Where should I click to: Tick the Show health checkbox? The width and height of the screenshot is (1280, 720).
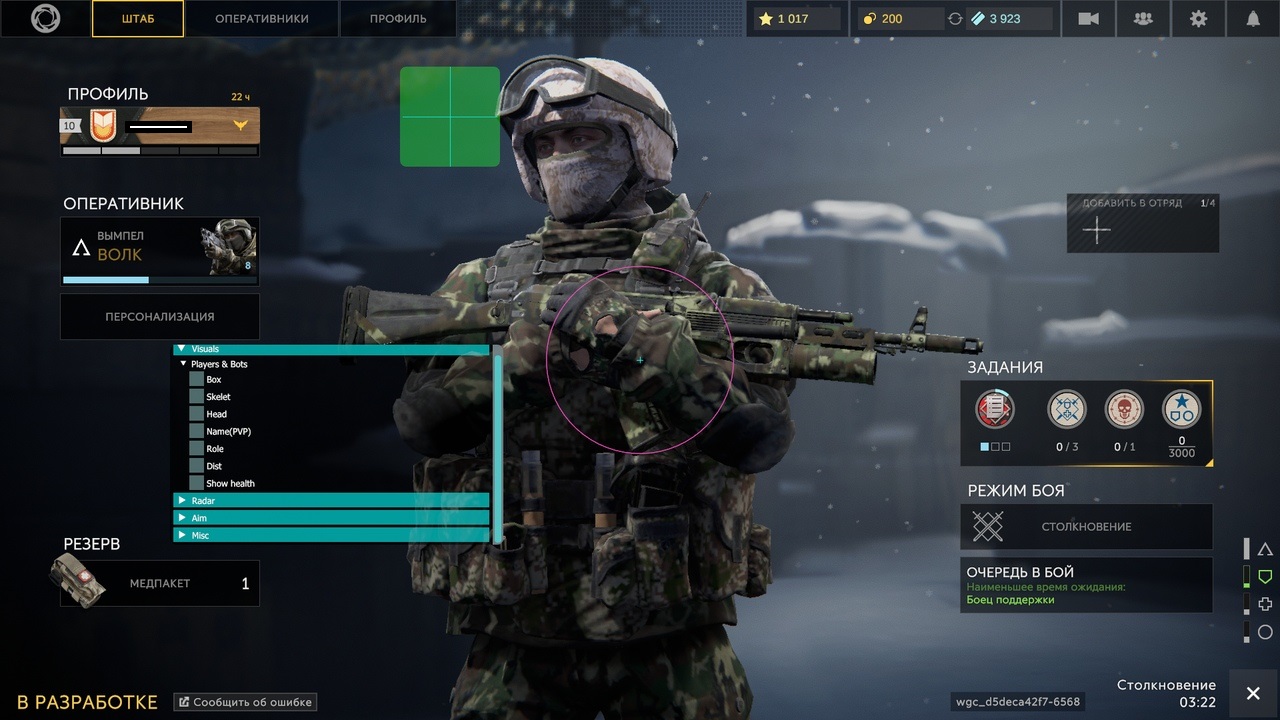pyautogui.click(x=197, y=483)
